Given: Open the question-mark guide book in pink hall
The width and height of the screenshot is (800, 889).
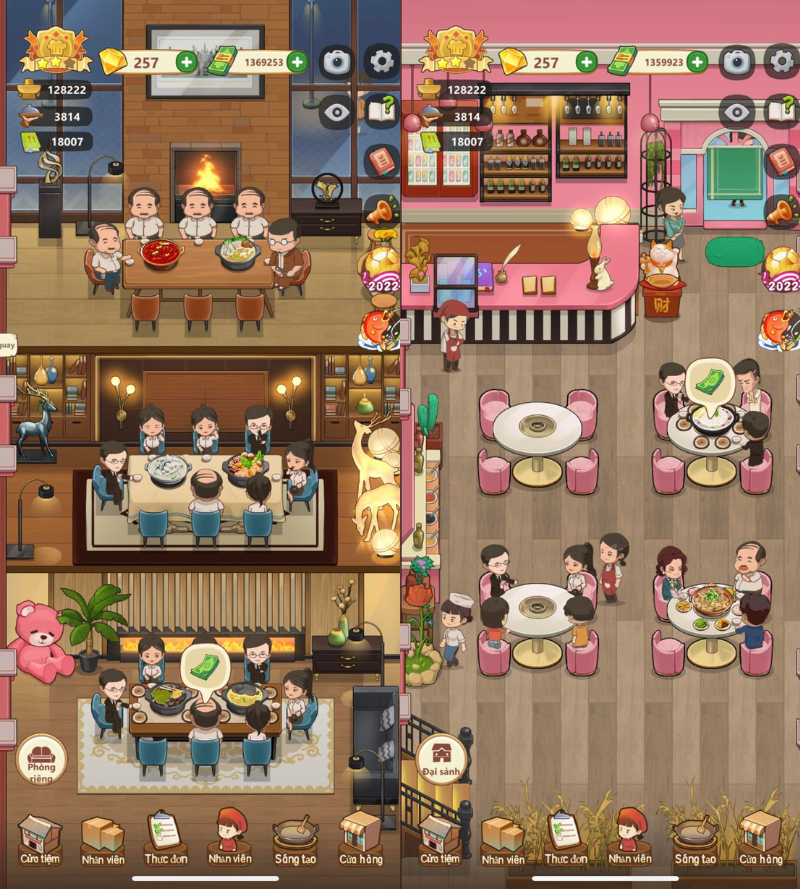Looking at the screenshot, I should [782, 111].
